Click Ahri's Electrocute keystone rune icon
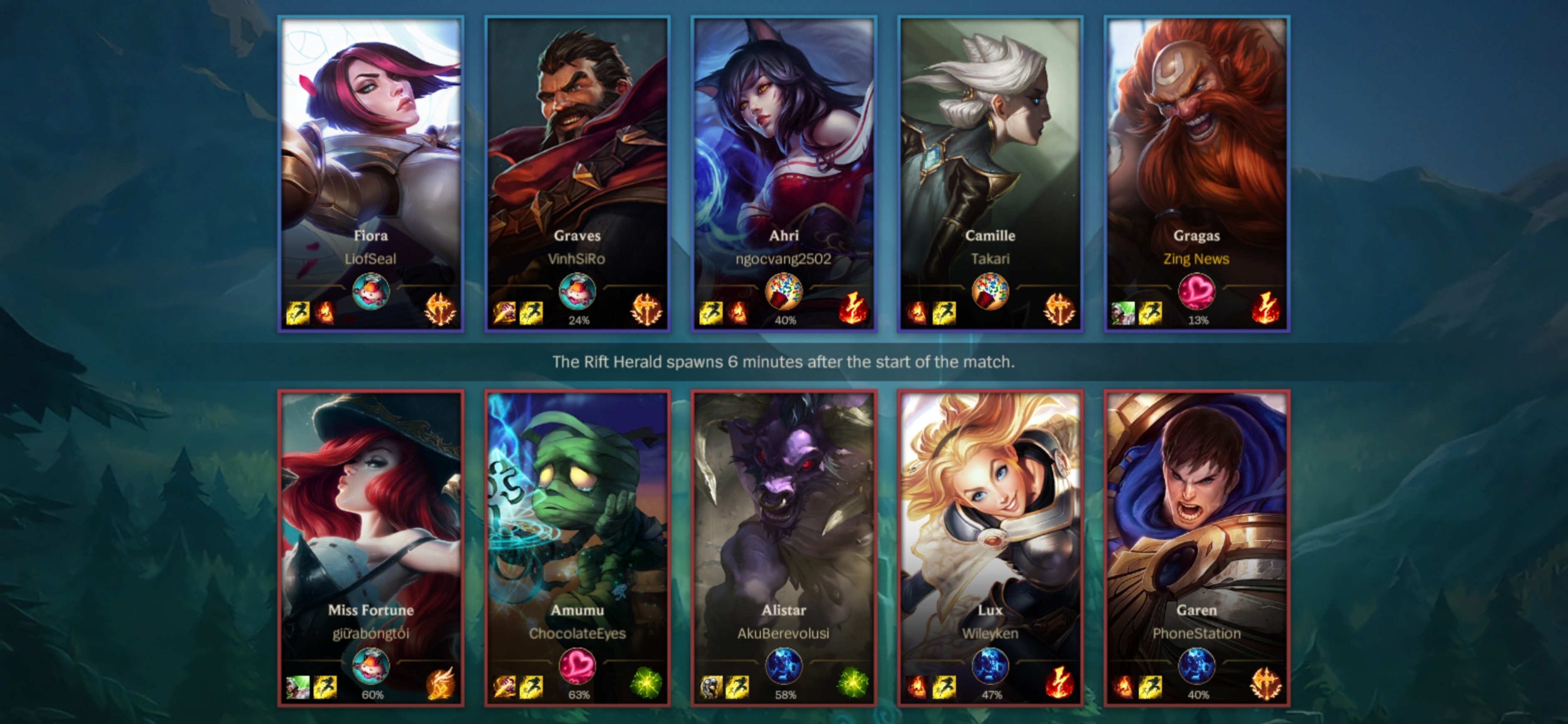Viewport: 1568px width, 724px height. point(853,309)
